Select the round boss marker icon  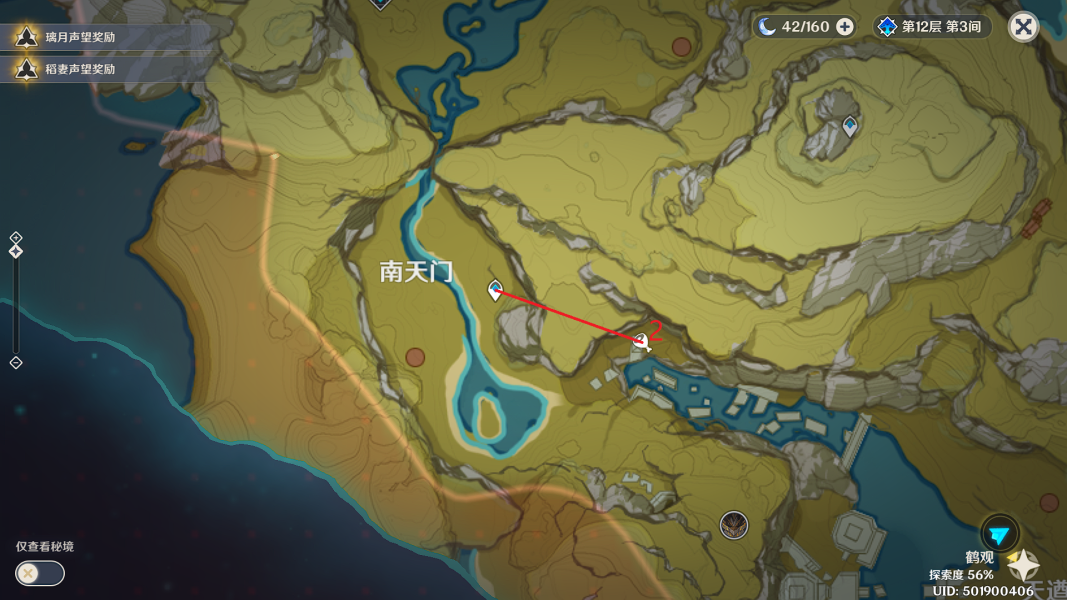[734, 524]
